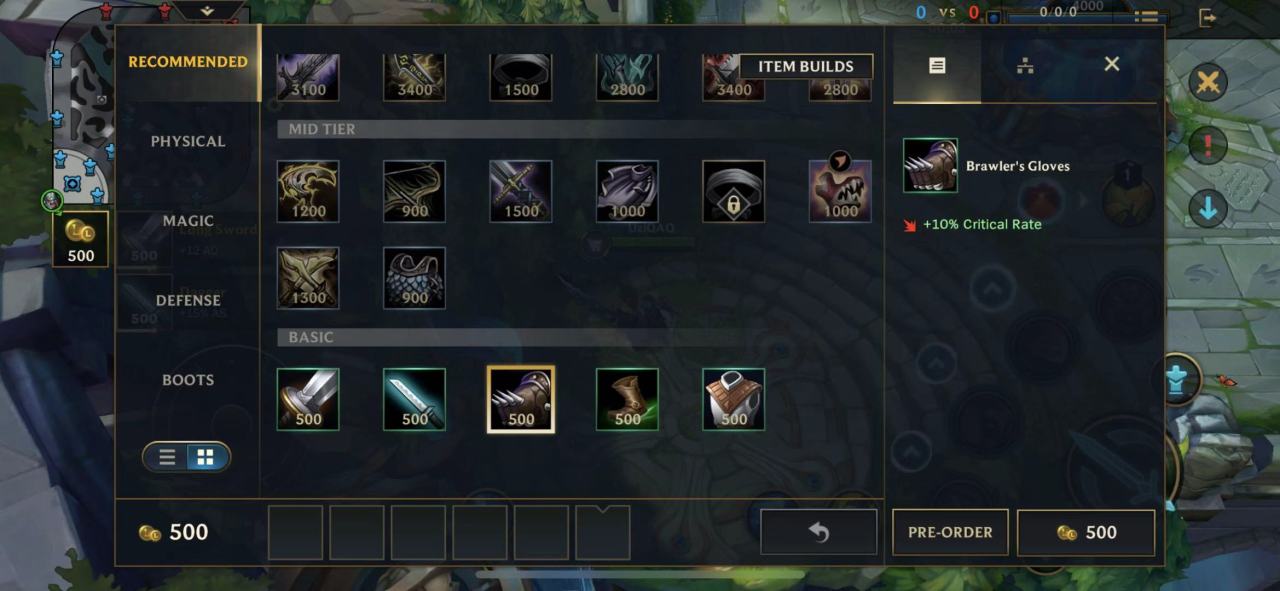Pre-order the Brawler's Gloves
This screenshot has height=591, width=1280.
[950, 532]
